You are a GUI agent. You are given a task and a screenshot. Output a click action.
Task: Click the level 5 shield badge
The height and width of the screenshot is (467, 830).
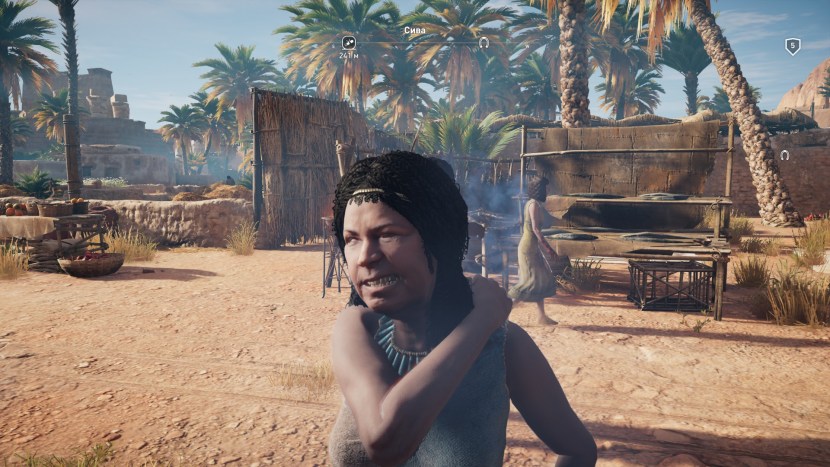792,46
